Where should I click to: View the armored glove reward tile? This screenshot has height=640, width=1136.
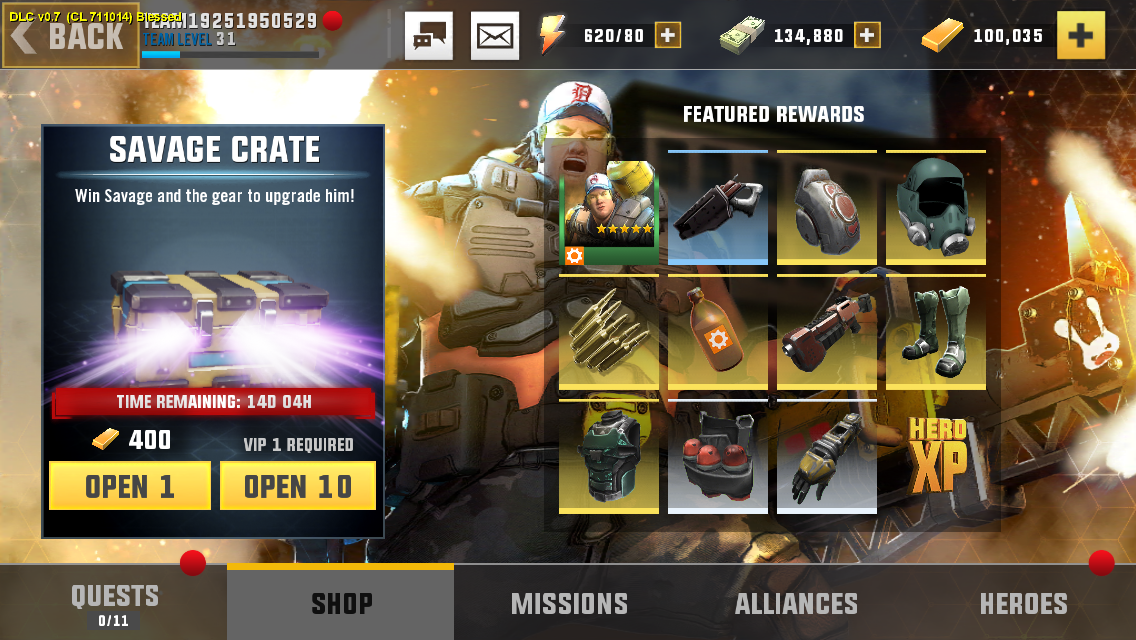coord(827,457)
